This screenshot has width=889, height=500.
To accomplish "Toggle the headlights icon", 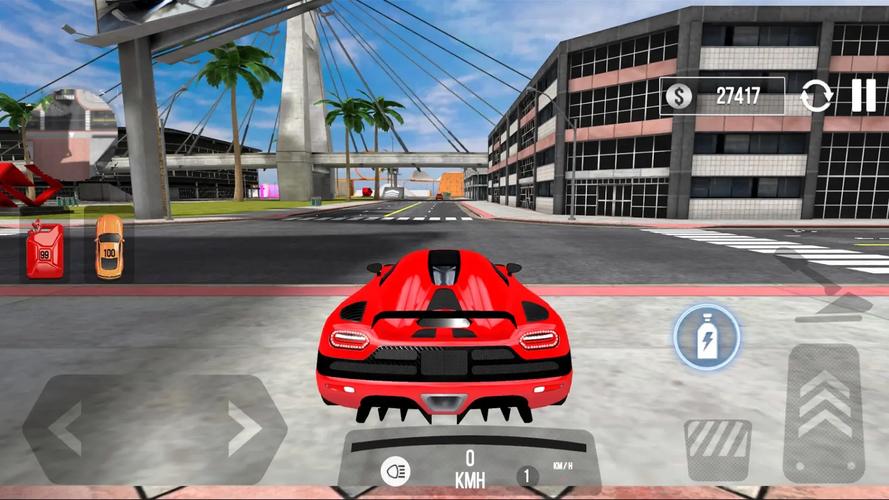I will [x=395, y=471].
